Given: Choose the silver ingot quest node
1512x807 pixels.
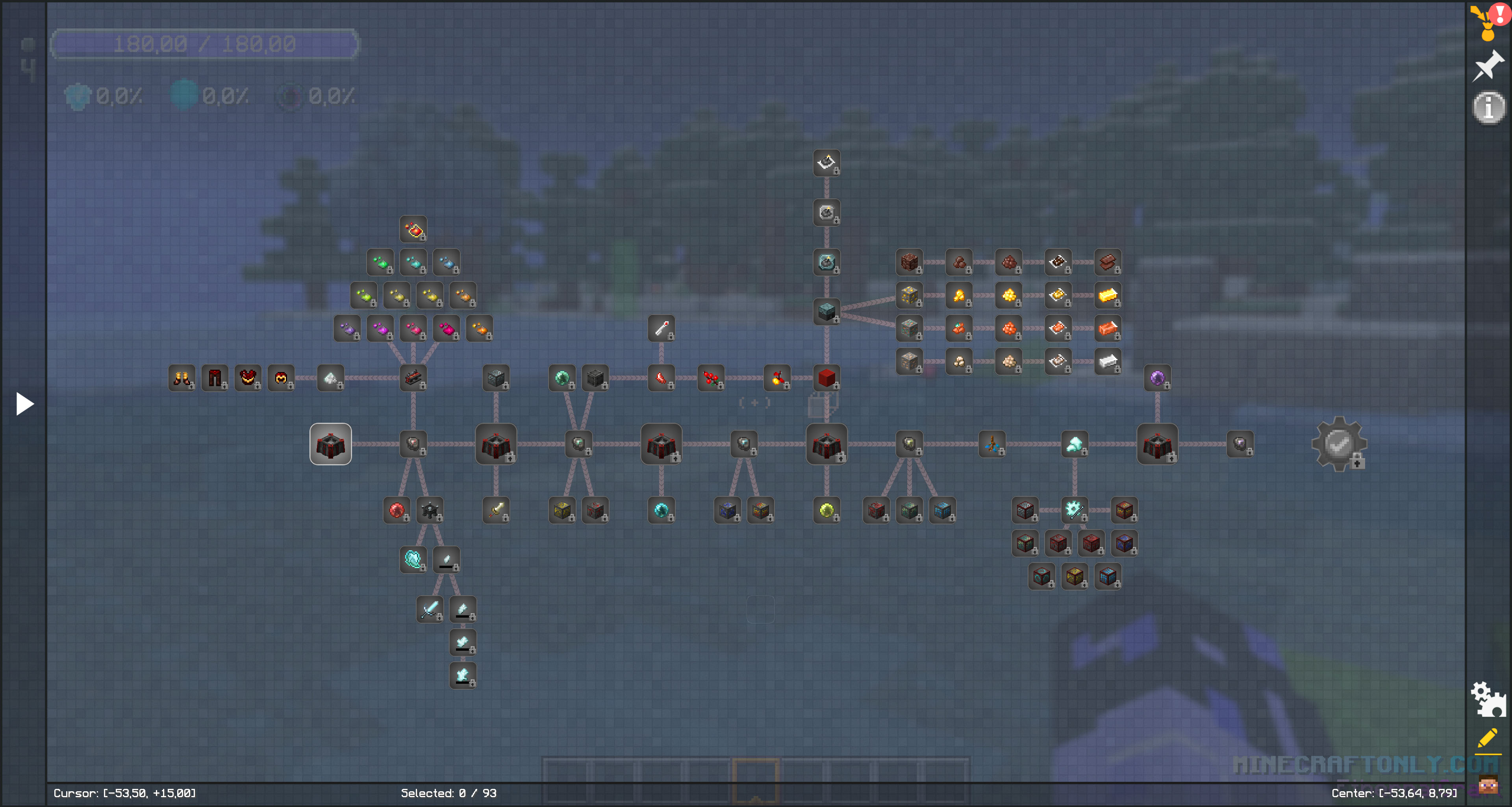Looking at the screenshot, I should pos(1108,361).
